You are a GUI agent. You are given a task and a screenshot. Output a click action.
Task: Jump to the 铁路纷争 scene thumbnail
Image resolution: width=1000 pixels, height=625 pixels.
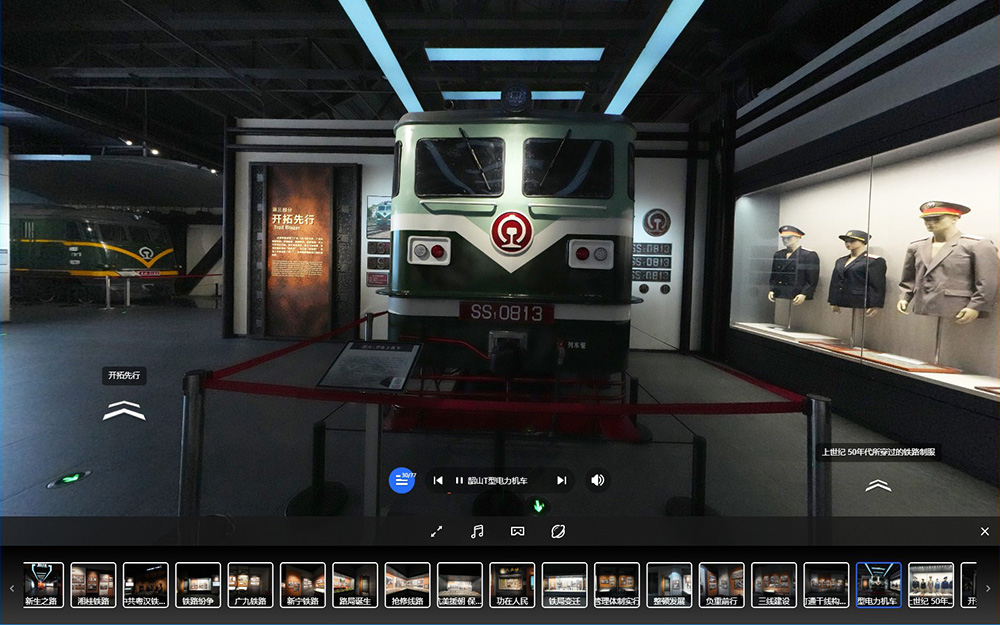pos(198,585)
